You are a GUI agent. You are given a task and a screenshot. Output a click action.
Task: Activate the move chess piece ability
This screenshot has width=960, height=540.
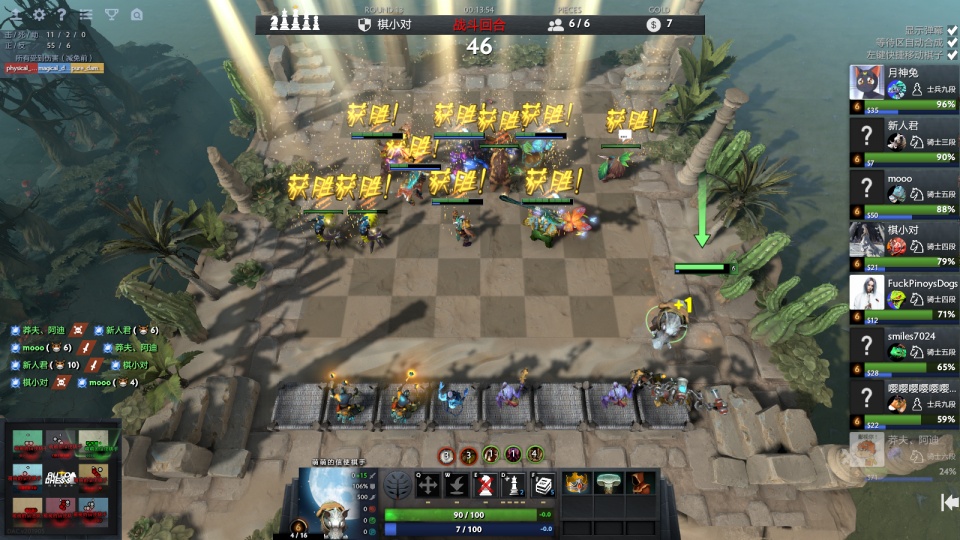[428, 486]
